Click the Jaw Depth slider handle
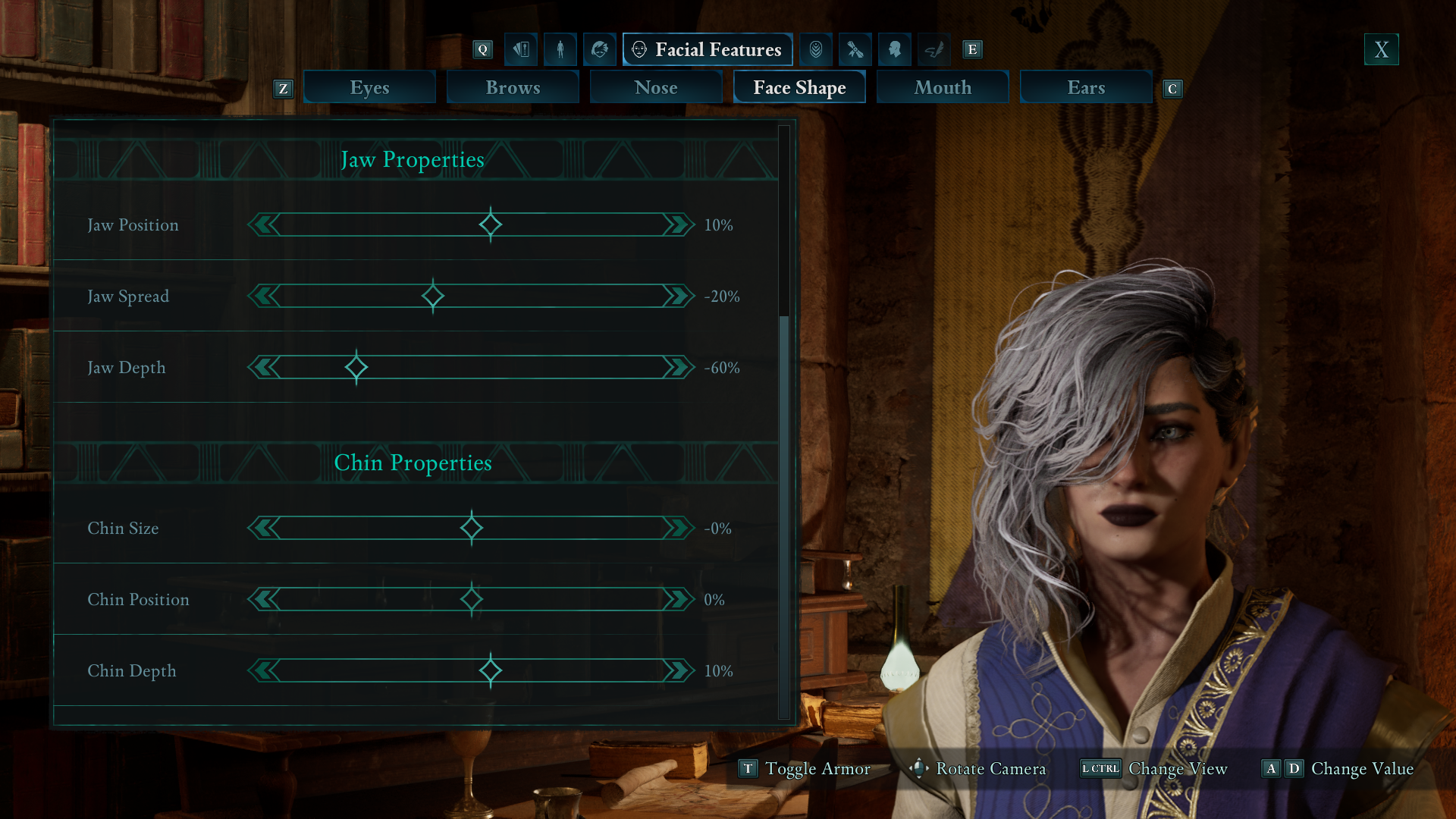Viewport: 1456px width, 819px height. point(356,368)
